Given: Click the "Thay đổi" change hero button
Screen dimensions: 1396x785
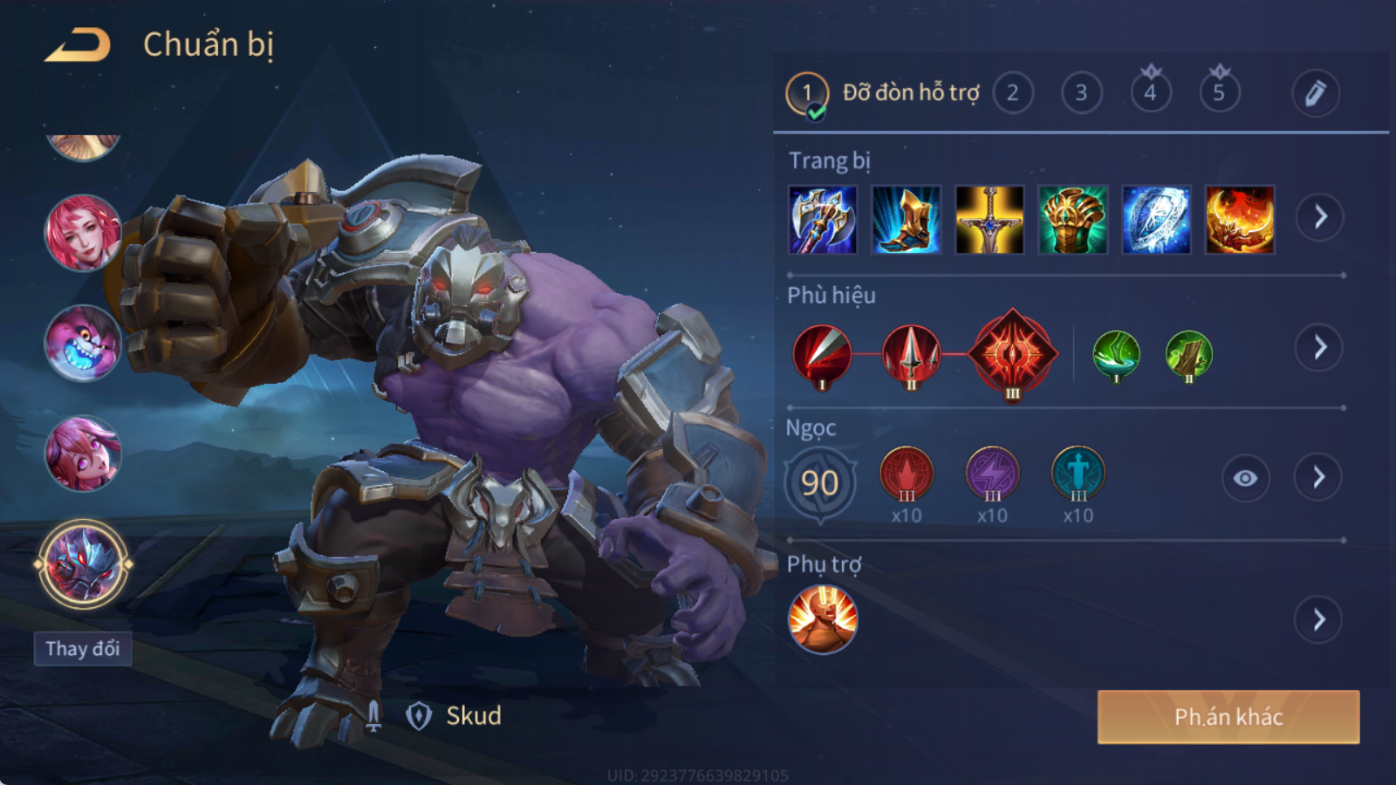Looking at the screenshot, I should [x=82, y=649].
